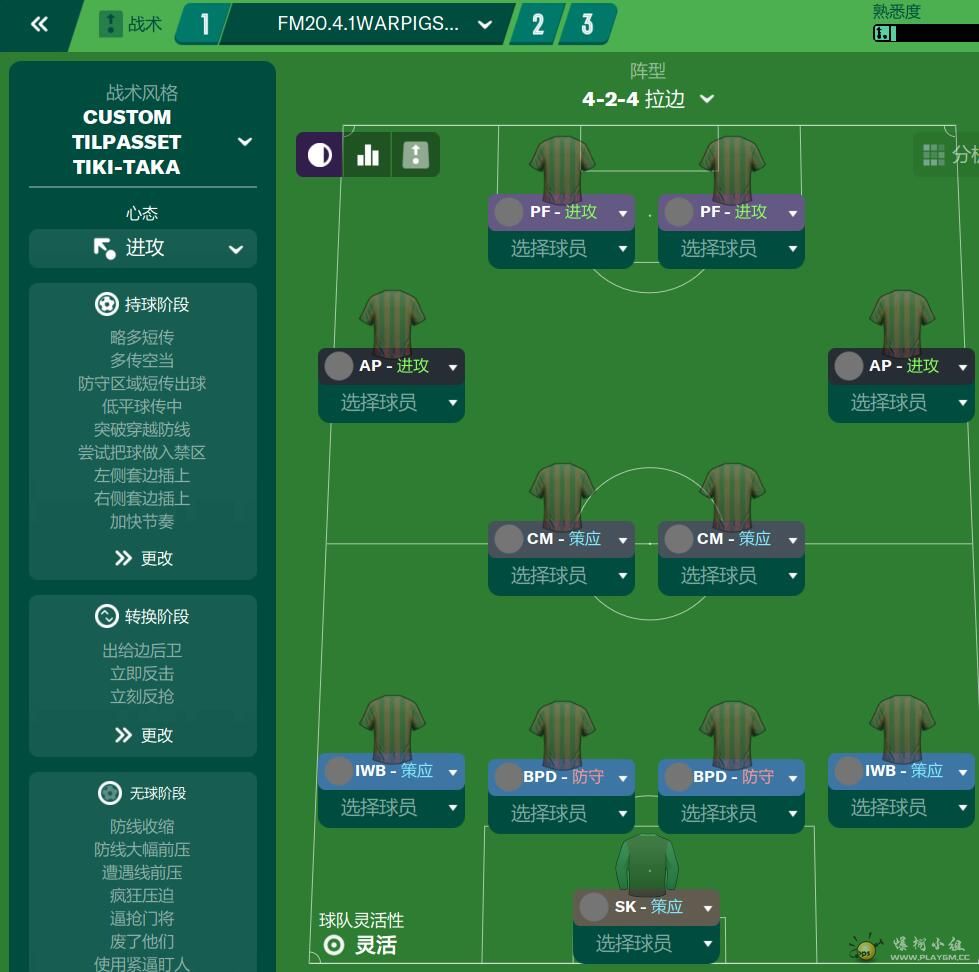Expand the Custom Tilpasset Tiki-Taka style dropdown
Screen dimensions: 979x972
click(x=244, y=142)
